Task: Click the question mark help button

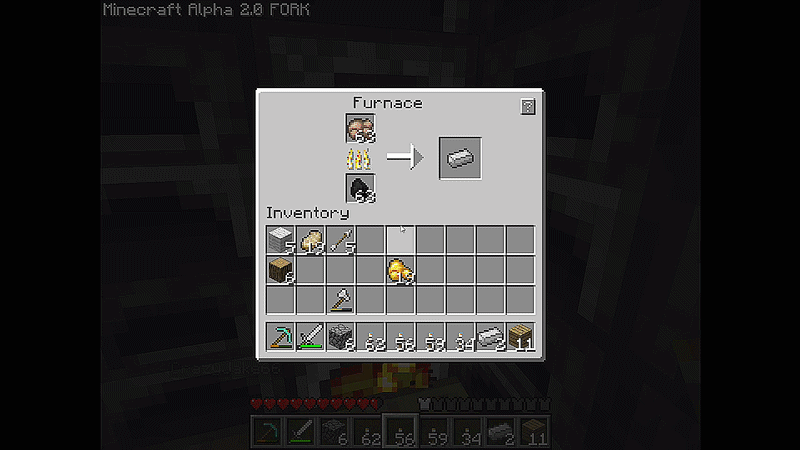Action: pyautogui.click(x=527, y=107)
